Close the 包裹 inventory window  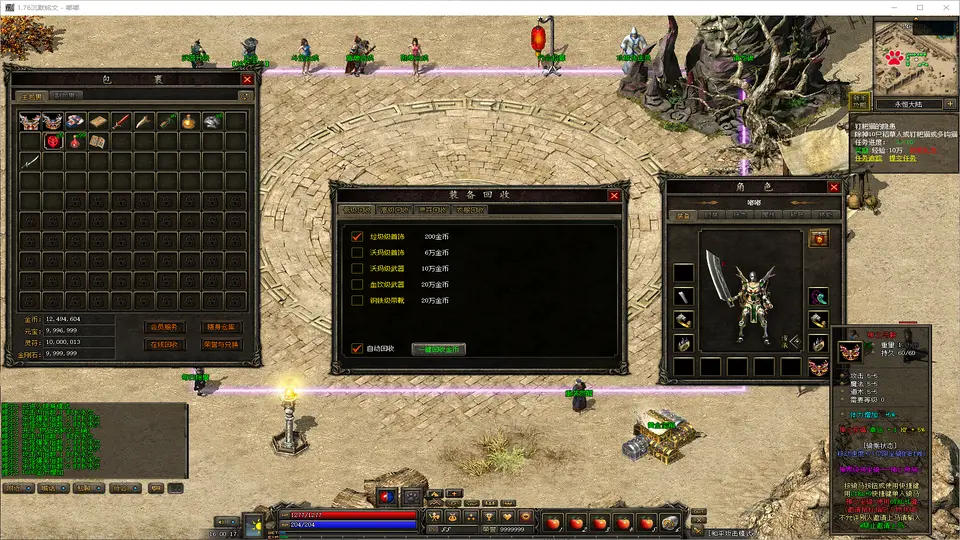[247, 79]
